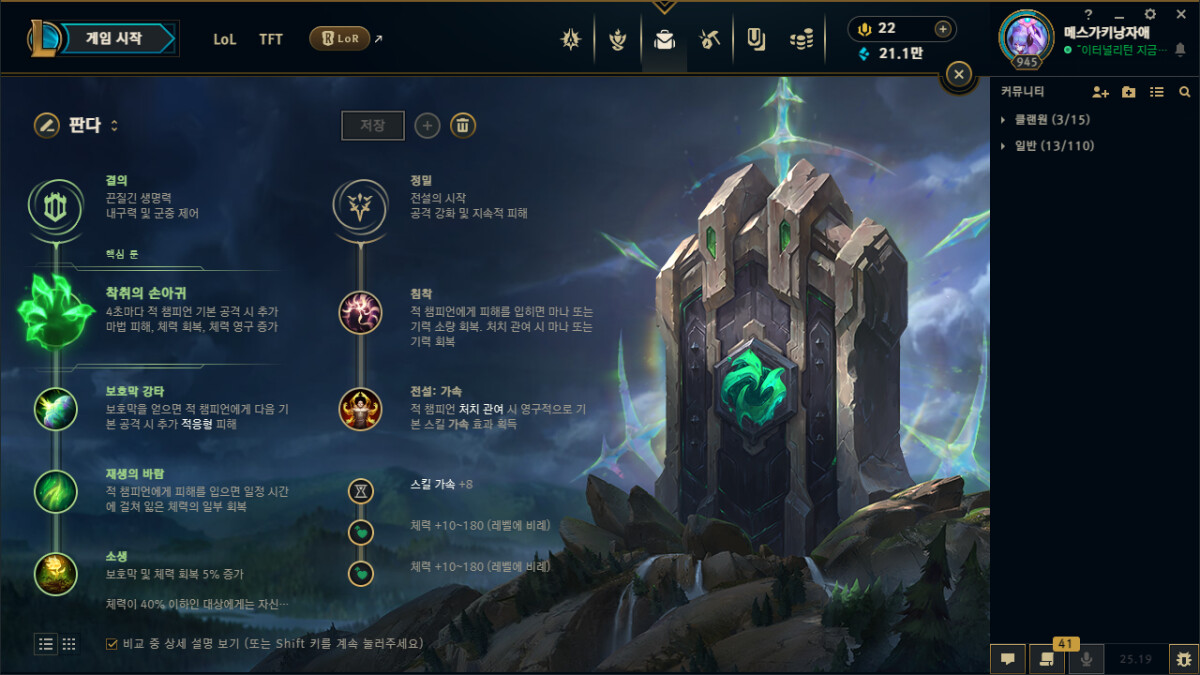Viewport: 1200px width, 675px height.
Task: Switch to the TFT tab
Action: 271,40
